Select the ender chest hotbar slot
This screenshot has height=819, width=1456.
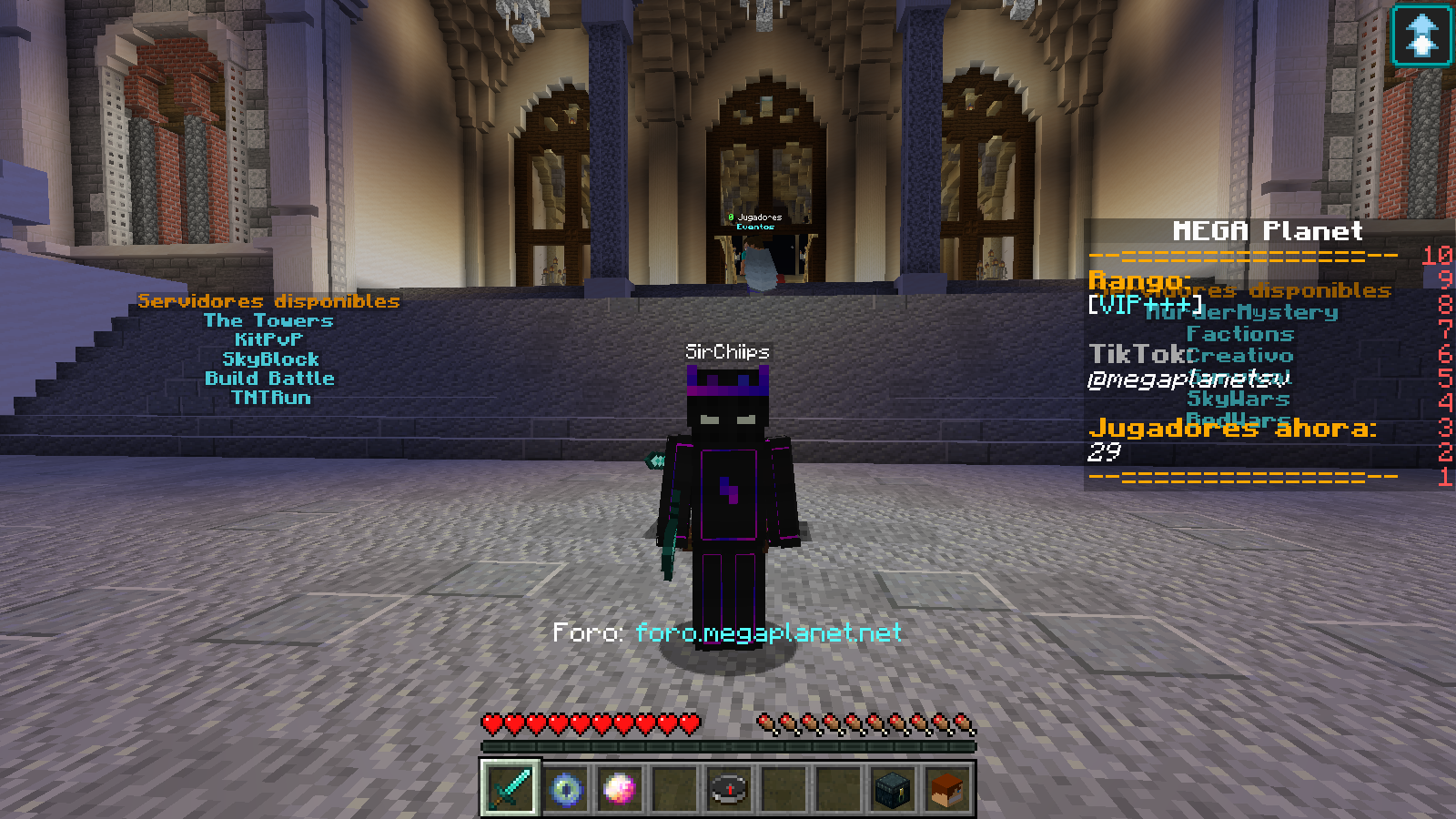[x=893, y=788]
